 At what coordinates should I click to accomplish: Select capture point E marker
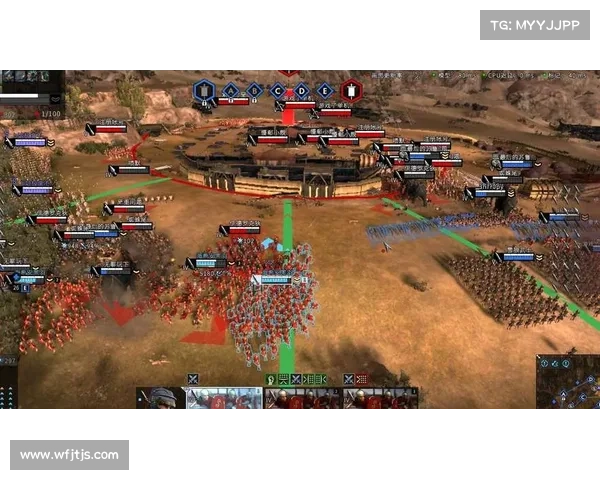point(325,91)
